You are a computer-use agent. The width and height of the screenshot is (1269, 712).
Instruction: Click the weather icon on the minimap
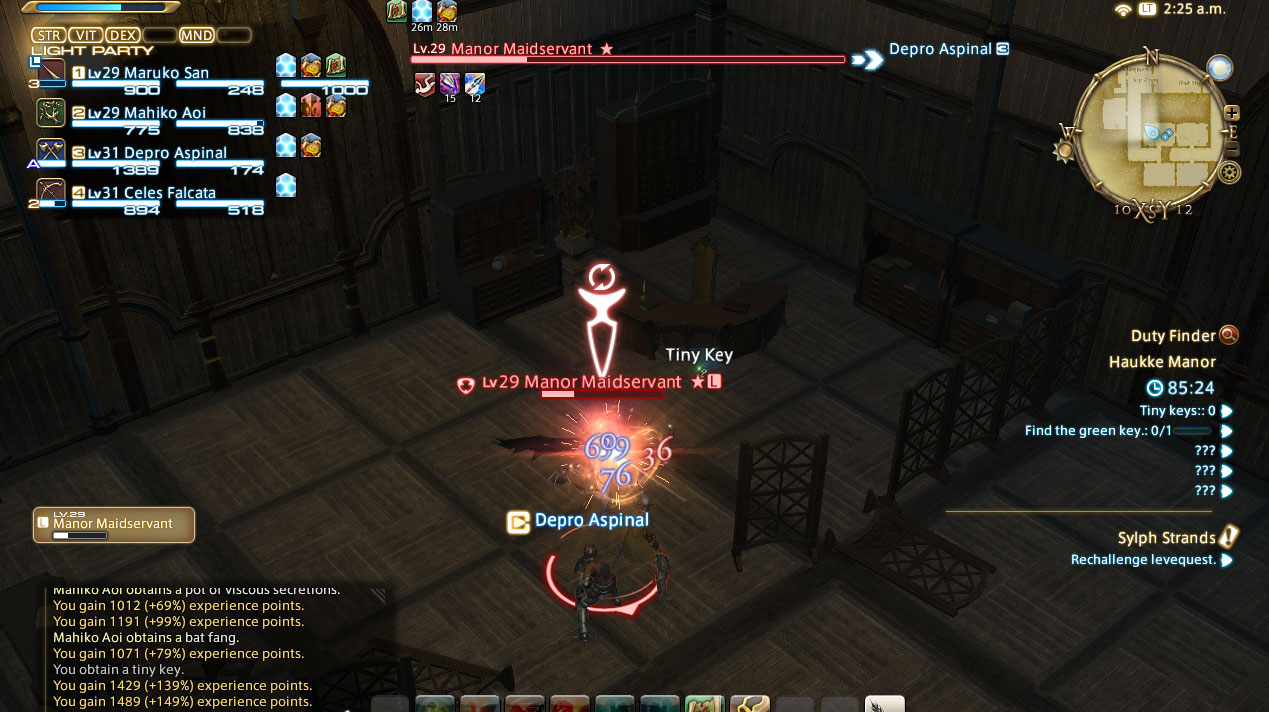1219,67
